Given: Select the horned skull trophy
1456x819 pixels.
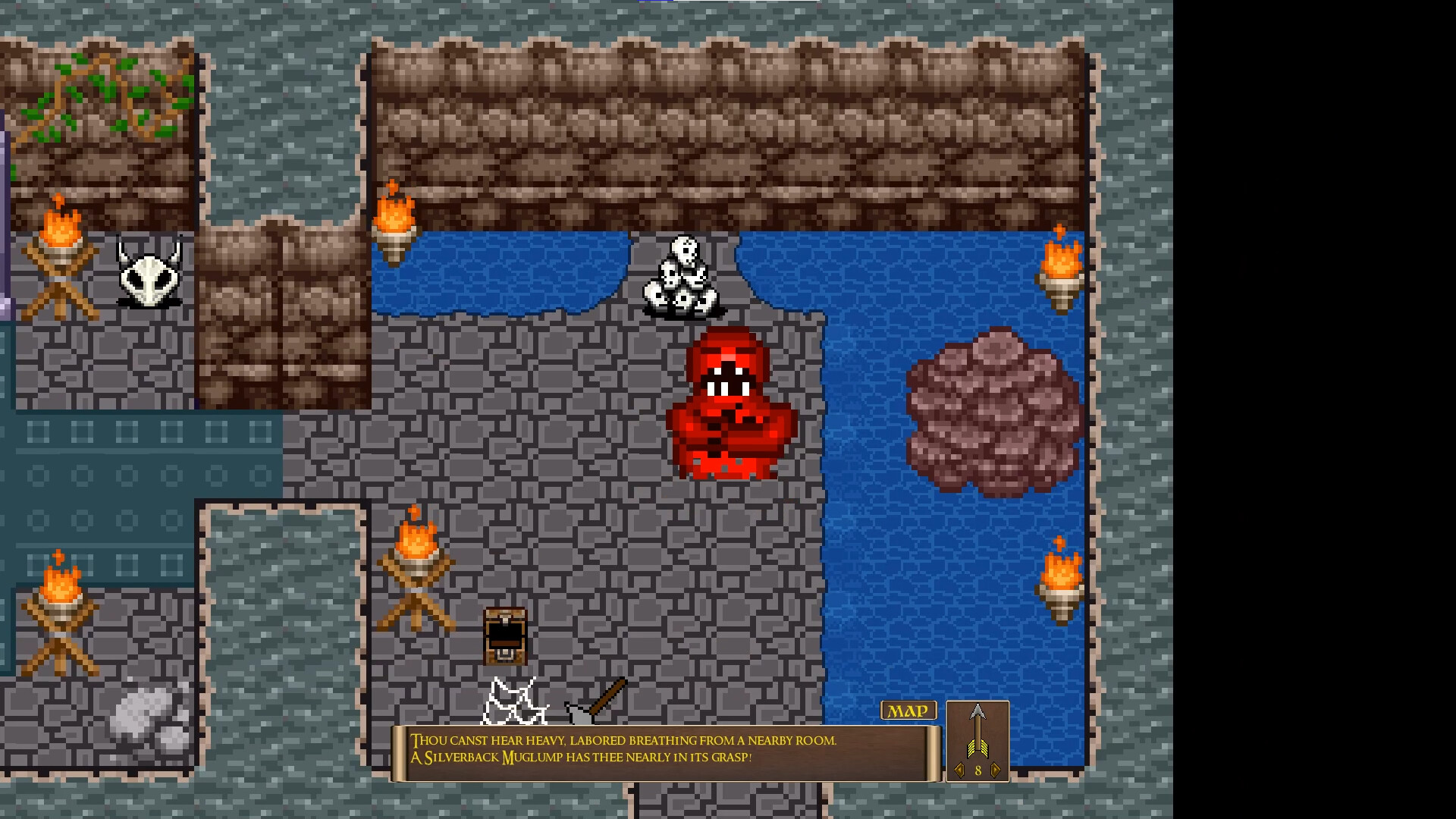Looking at the screenshot, I should click(149, 273).
